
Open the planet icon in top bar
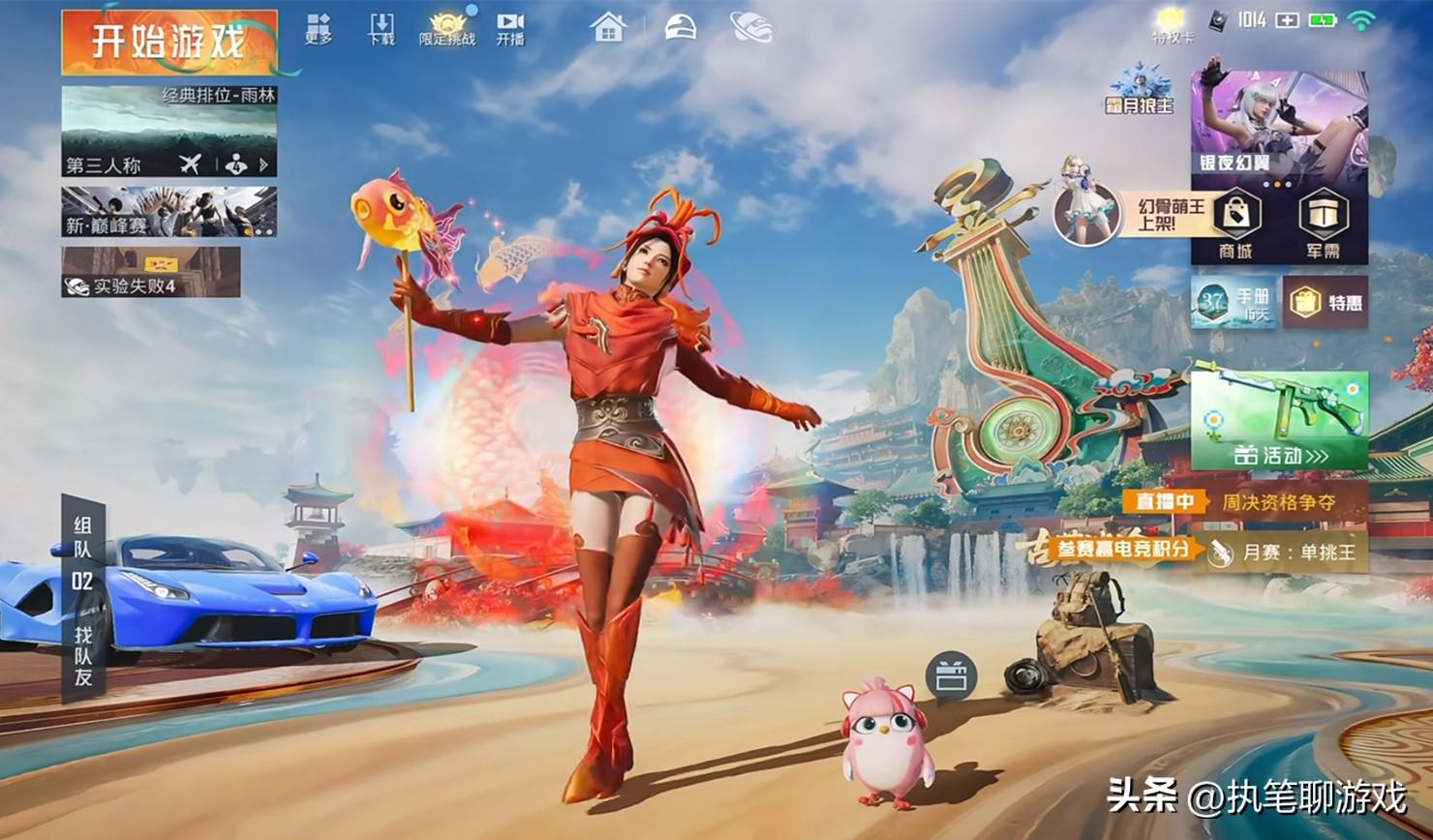pos(751,27)
